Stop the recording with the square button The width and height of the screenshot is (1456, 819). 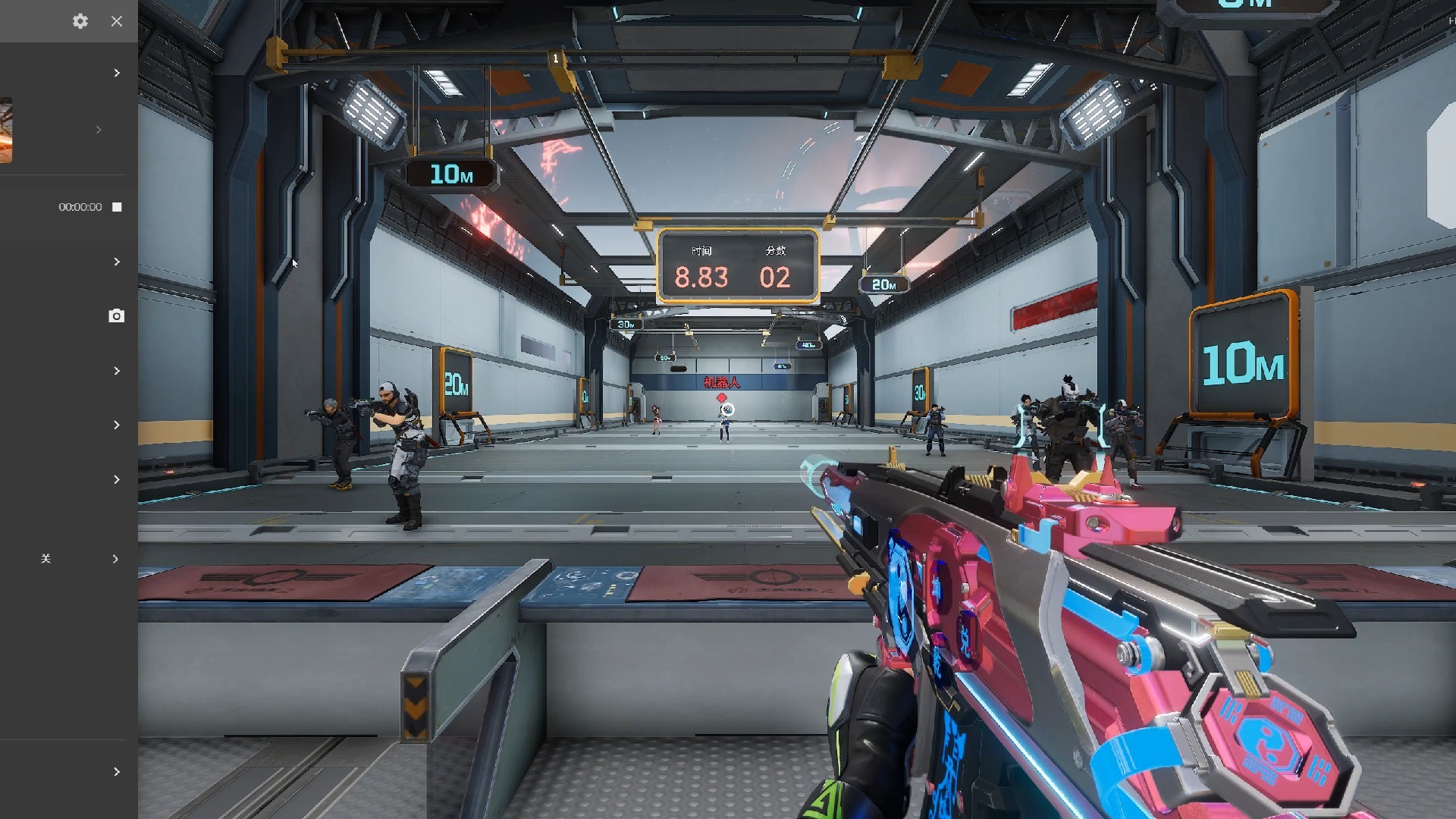117,207
